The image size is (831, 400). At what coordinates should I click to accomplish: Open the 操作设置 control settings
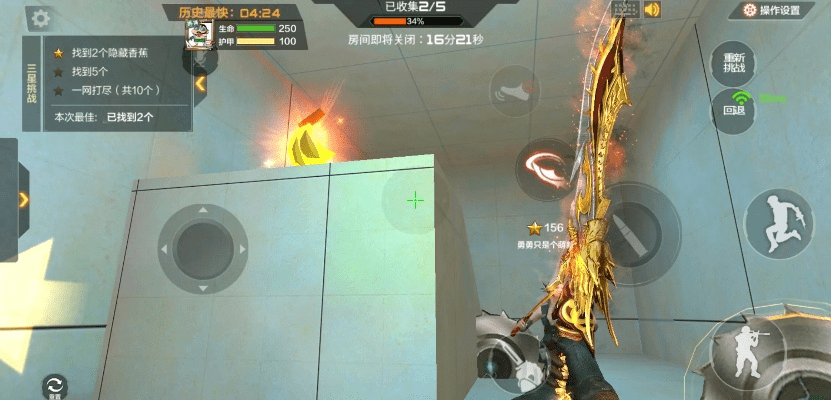coord(771,11)
